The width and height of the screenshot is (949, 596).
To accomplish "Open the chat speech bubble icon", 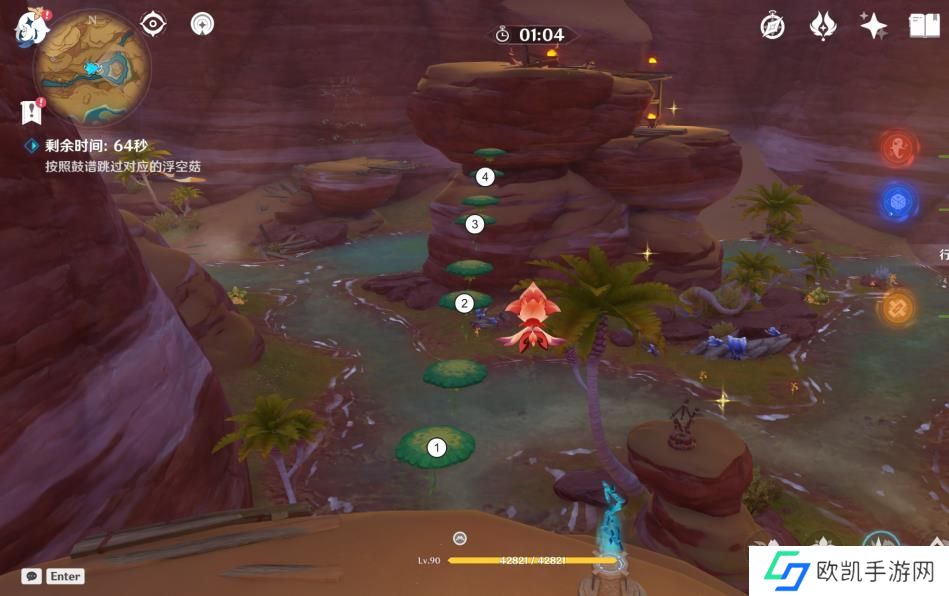I will click(x=32, y=576).
